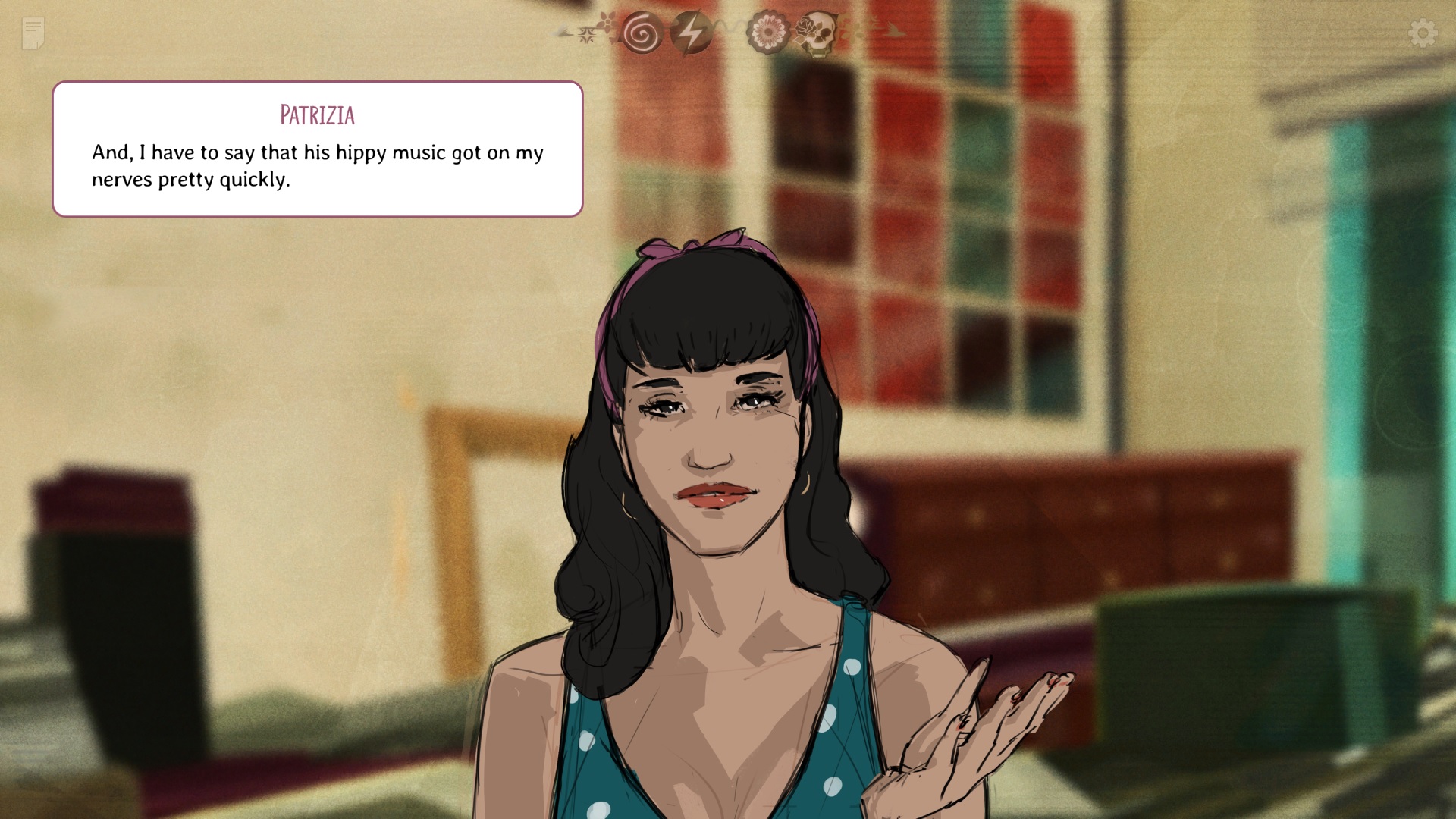Screen dimensions: 1456x819
Task: Advance Patrizia's dialogue box
Action: click(x=317, y=149)
